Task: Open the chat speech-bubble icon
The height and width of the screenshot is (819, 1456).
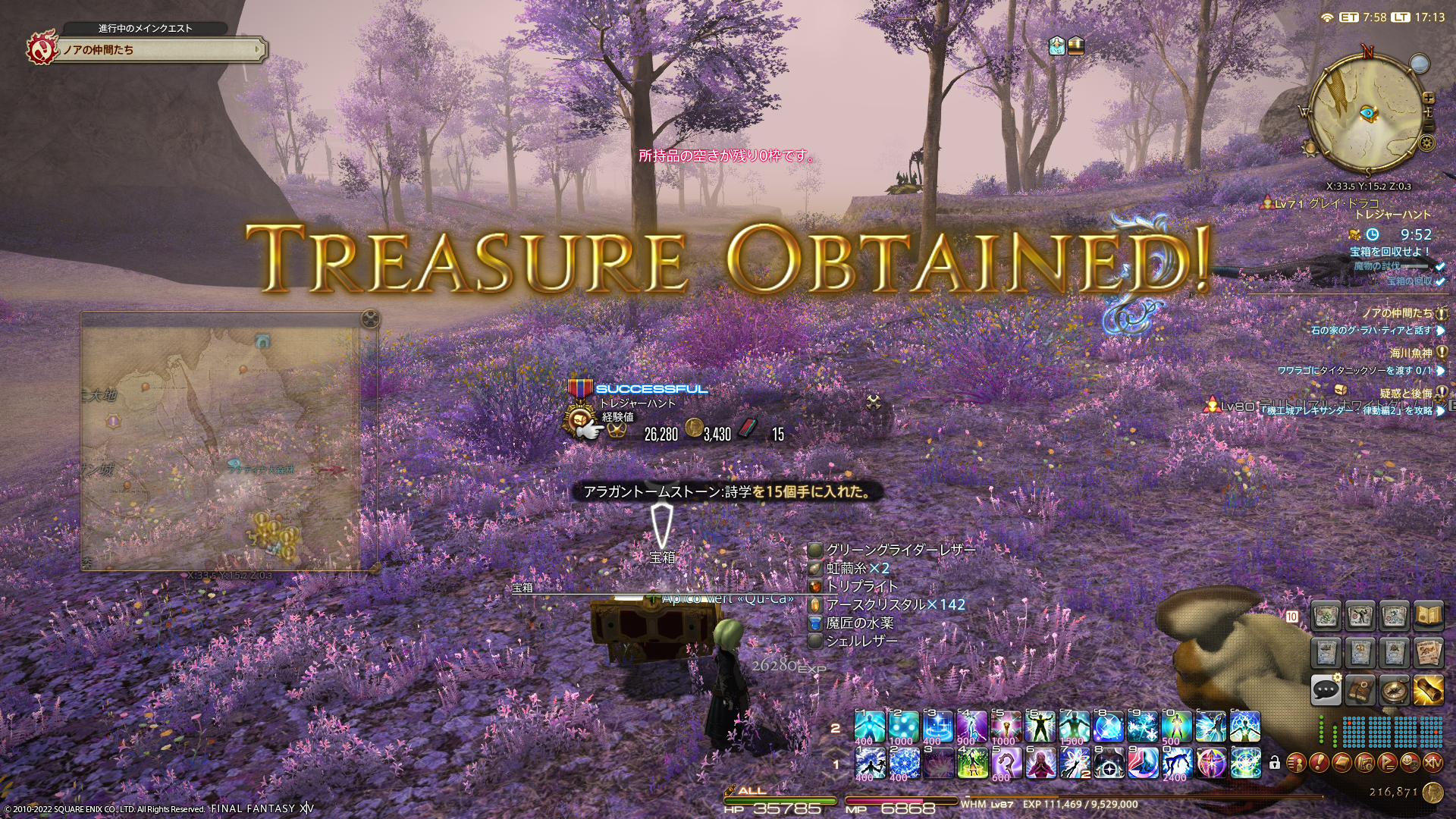Action: 1326,689
